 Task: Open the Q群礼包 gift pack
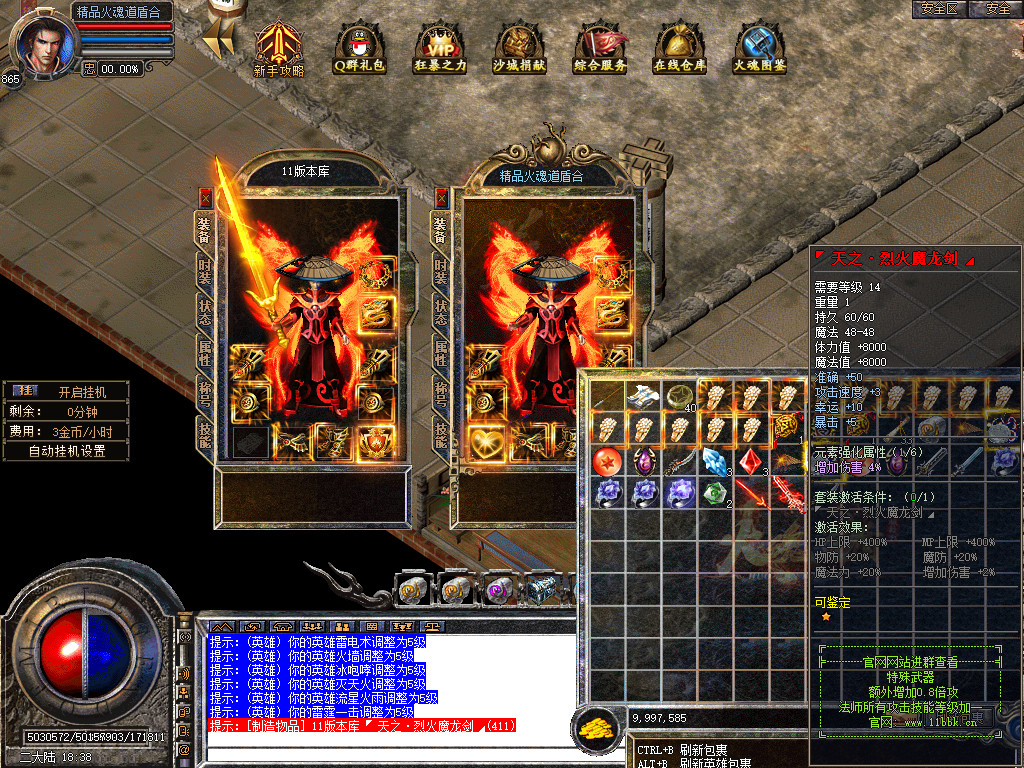(358, 48)
